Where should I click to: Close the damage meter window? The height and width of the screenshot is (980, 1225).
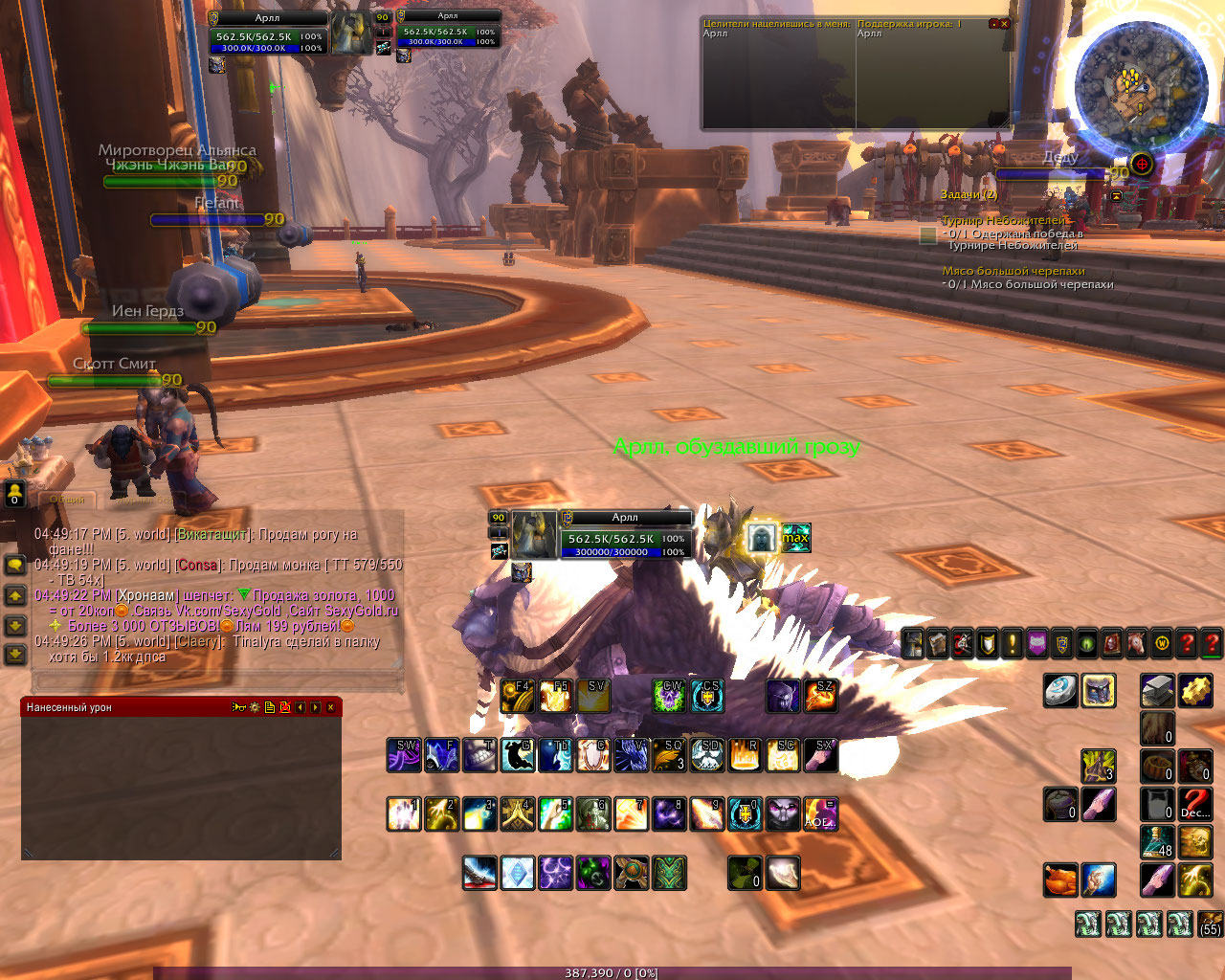[x=330, y=707]
